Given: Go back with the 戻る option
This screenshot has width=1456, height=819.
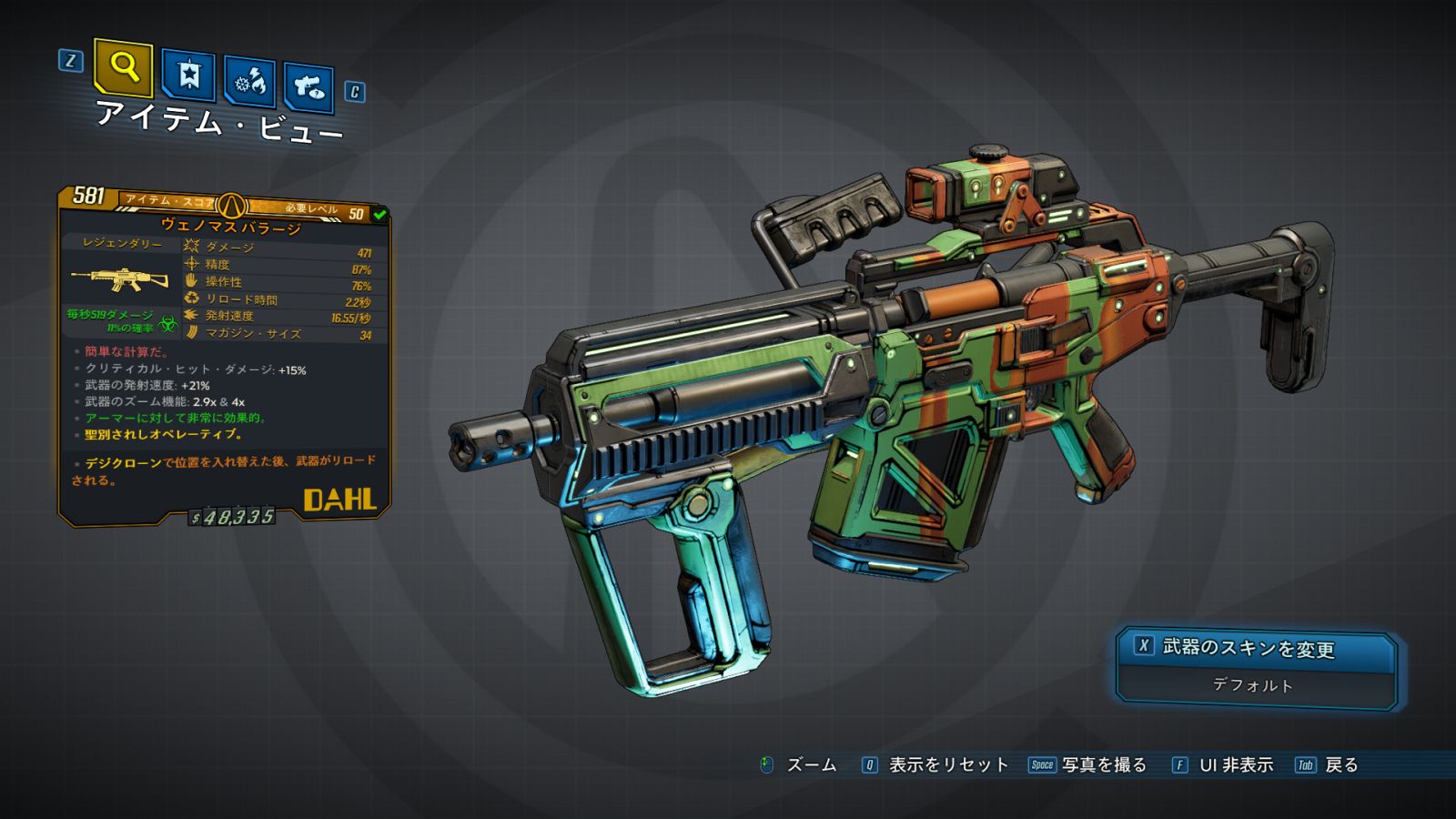Looking at the screenshot, I should coord(1340,765).
